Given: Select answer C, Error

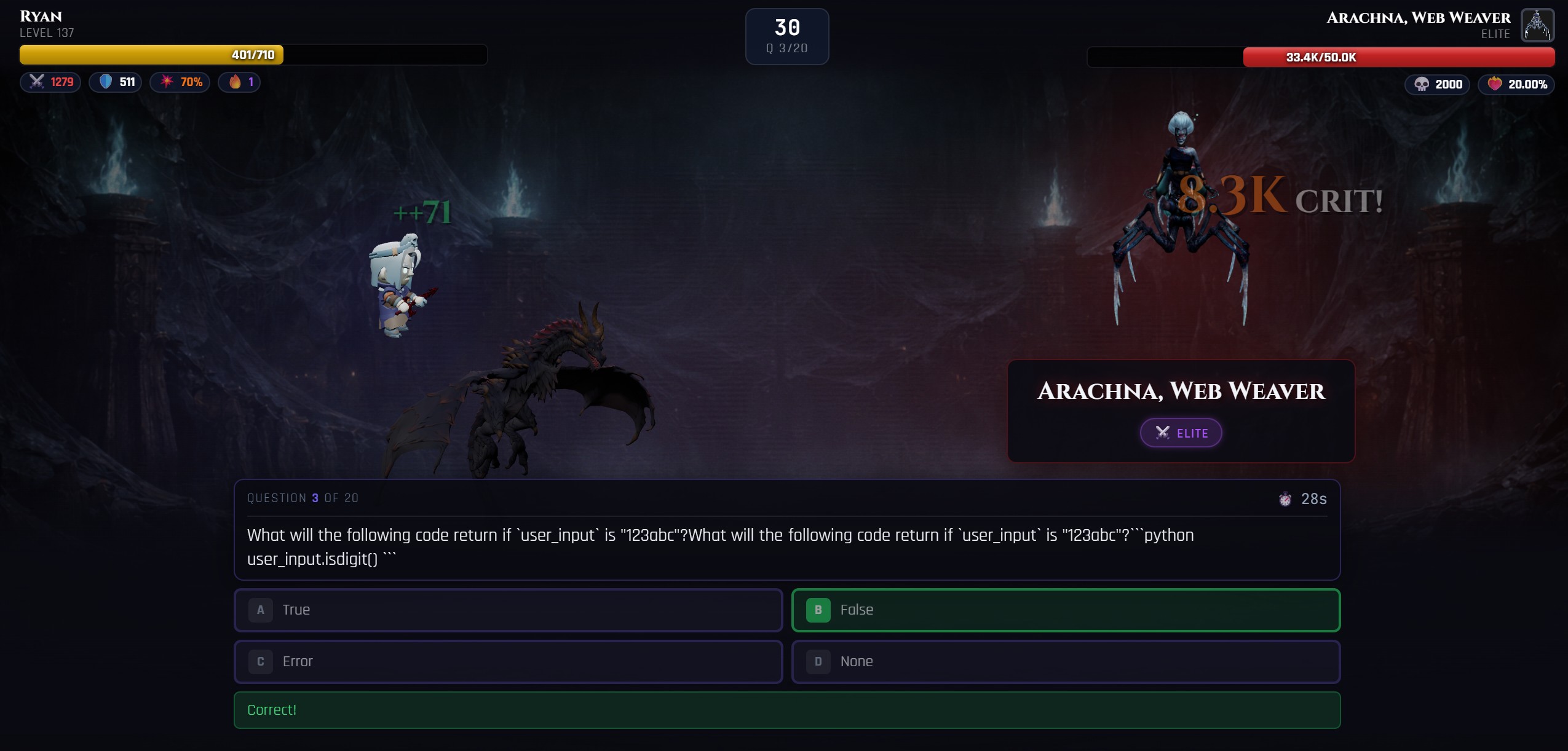Looking at the screenshot, I should [x=508, y=661].
